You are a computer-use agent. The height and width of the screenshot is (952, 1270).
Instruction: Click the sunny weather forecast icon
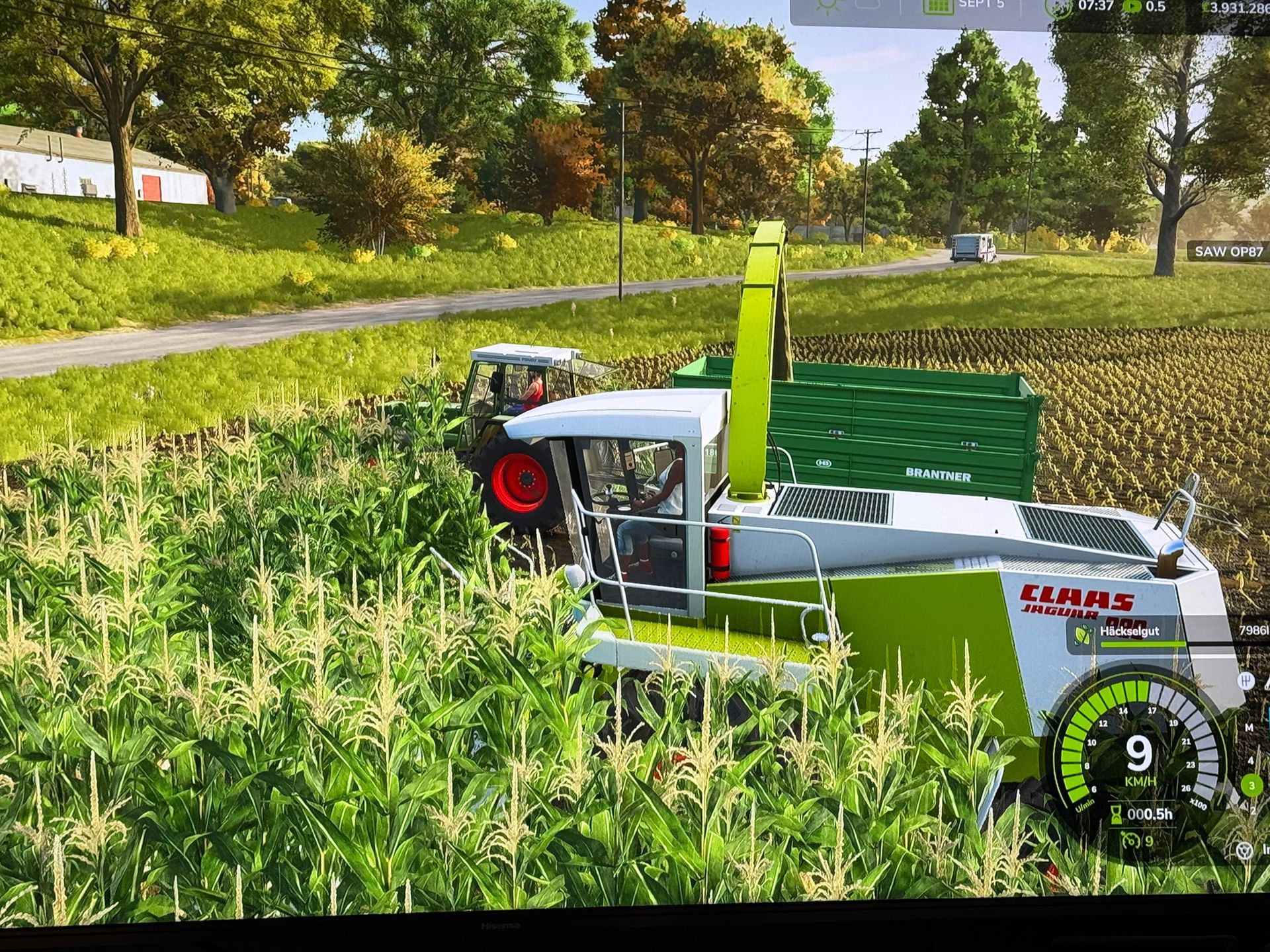point(827,5)
